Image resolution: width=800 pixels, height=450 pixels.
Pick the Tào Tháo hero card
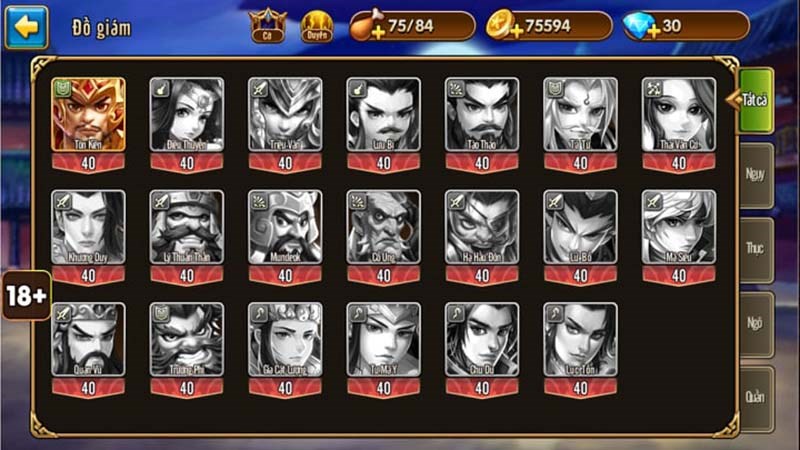(482, 115)
